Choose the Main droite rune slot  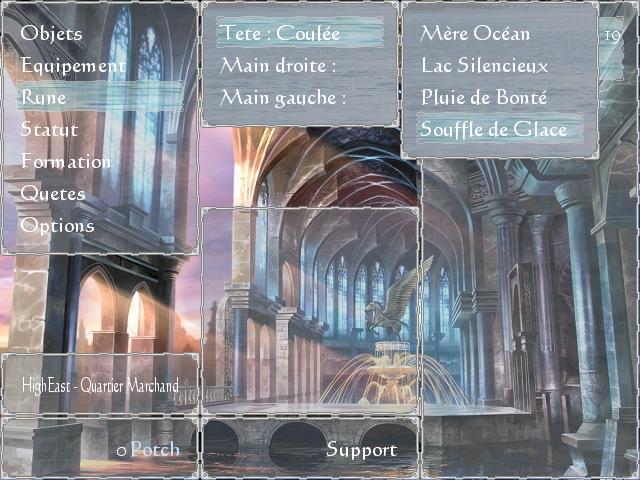tap(278, 66)
